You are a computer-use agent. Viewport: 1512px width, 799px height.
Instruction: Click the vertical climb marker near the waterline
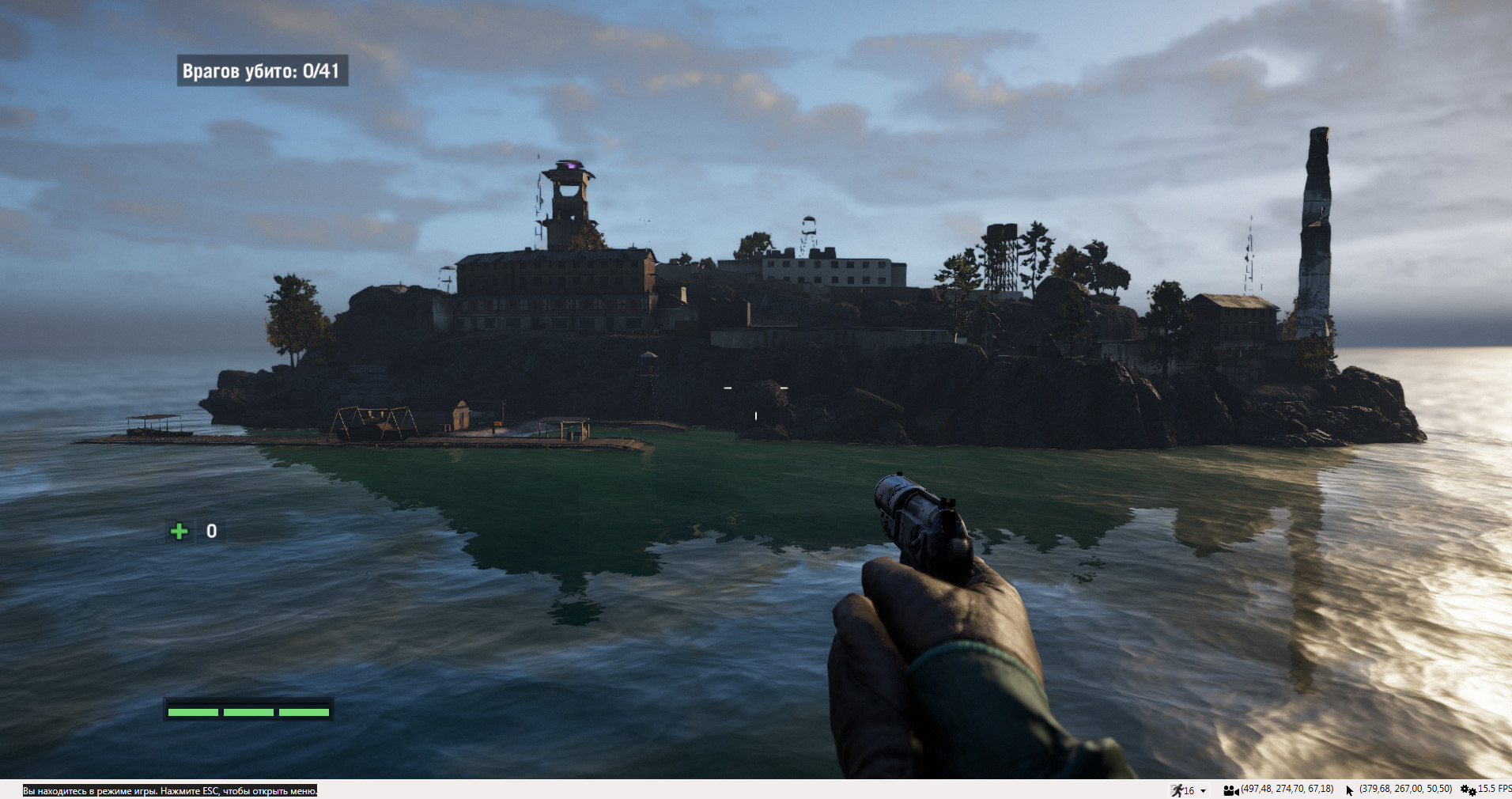(x=756, y=417)
